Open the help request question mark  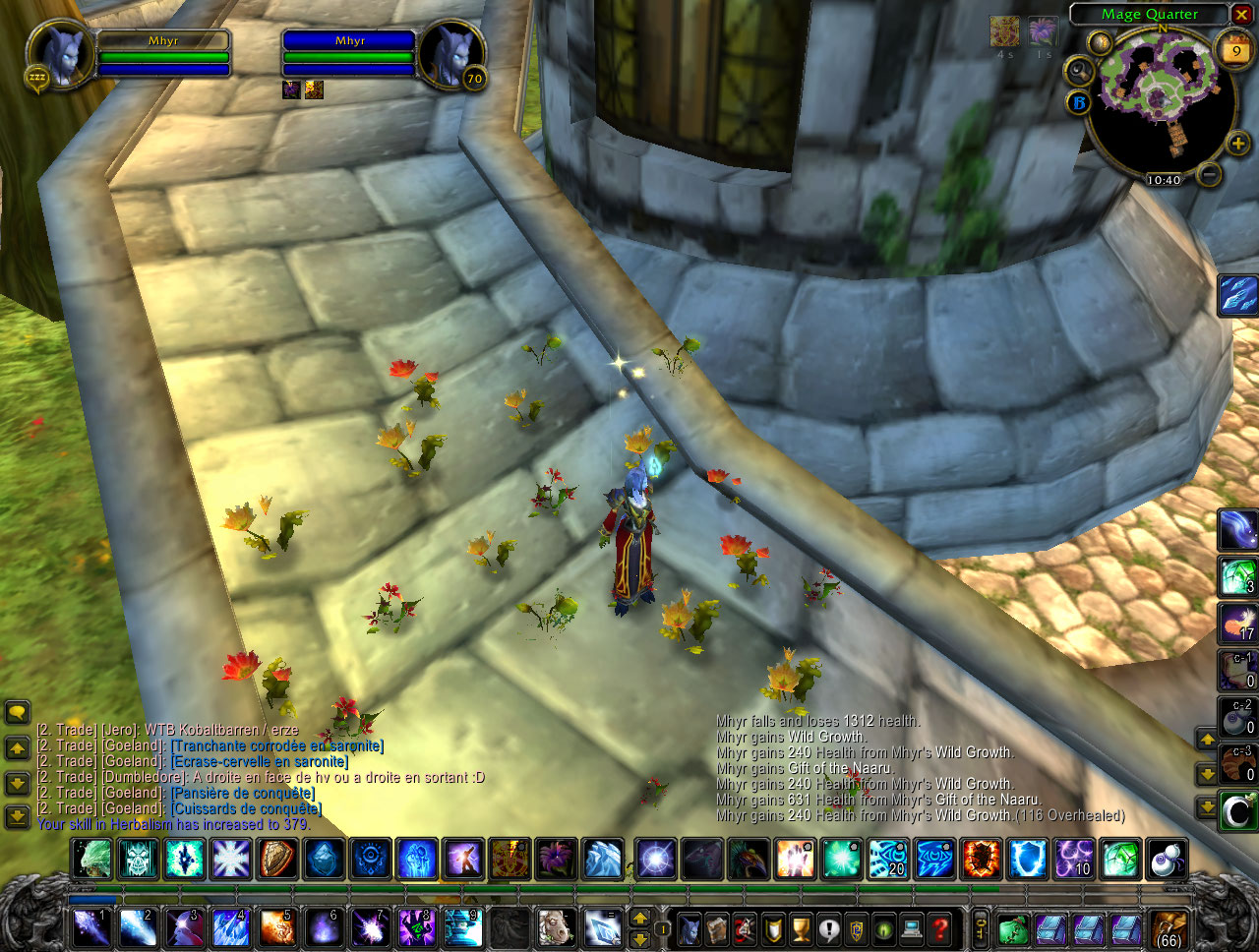point(940,928)
